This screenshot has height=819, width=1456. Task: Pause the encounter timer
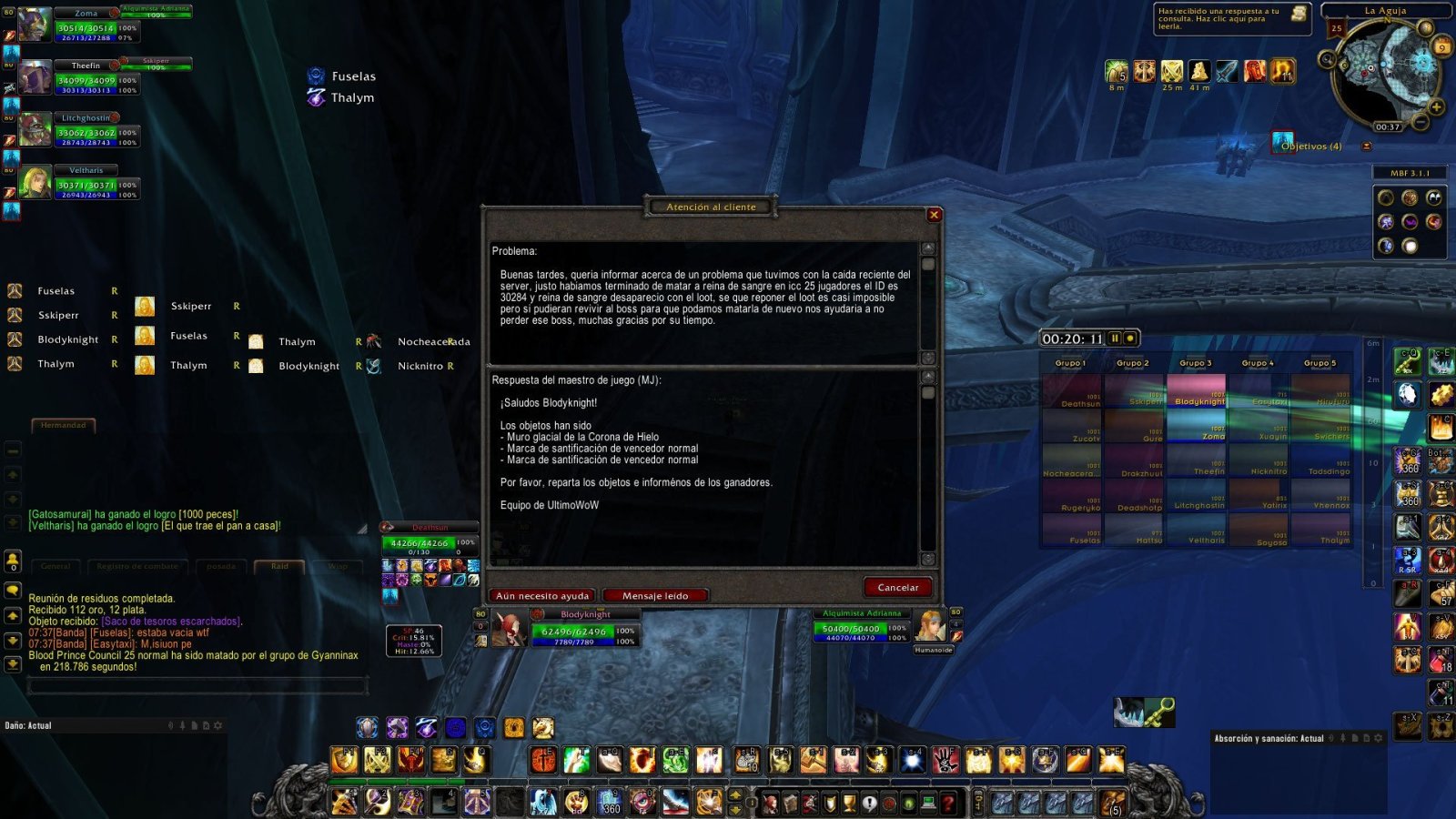tap(1115, 339)
